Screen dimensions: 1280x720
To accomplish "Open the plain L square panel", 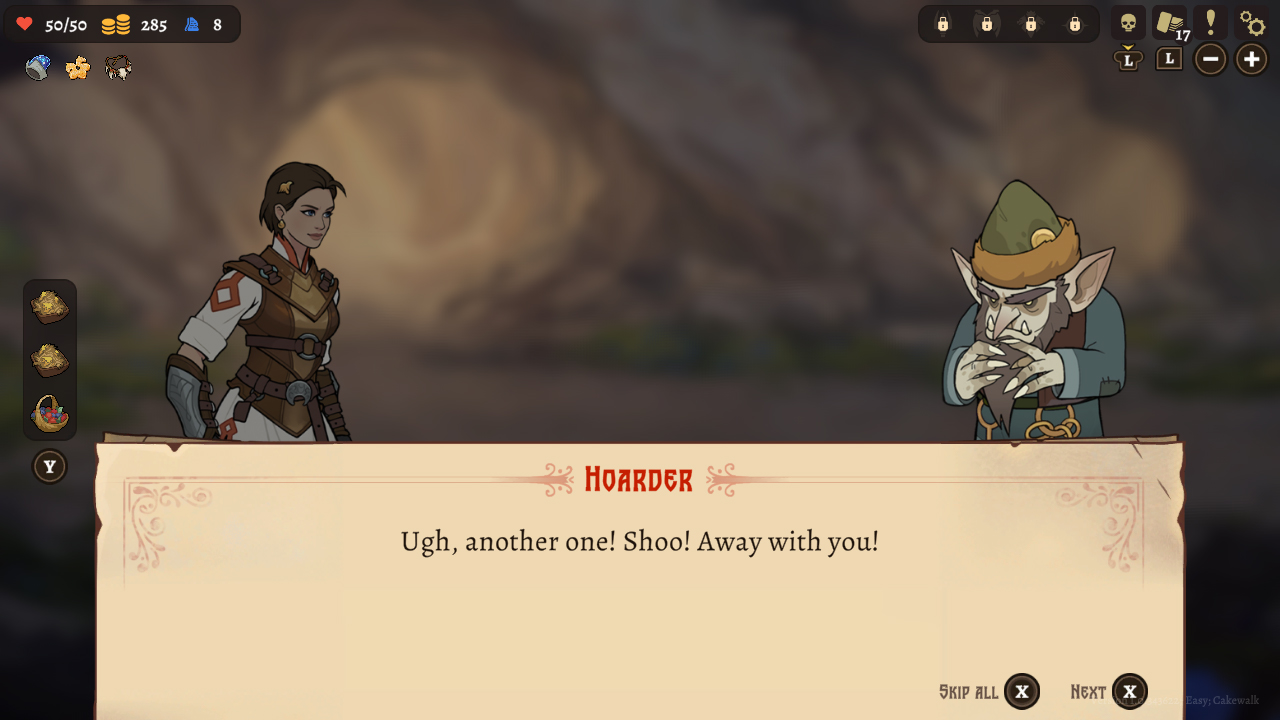I will pos(1168,59).
